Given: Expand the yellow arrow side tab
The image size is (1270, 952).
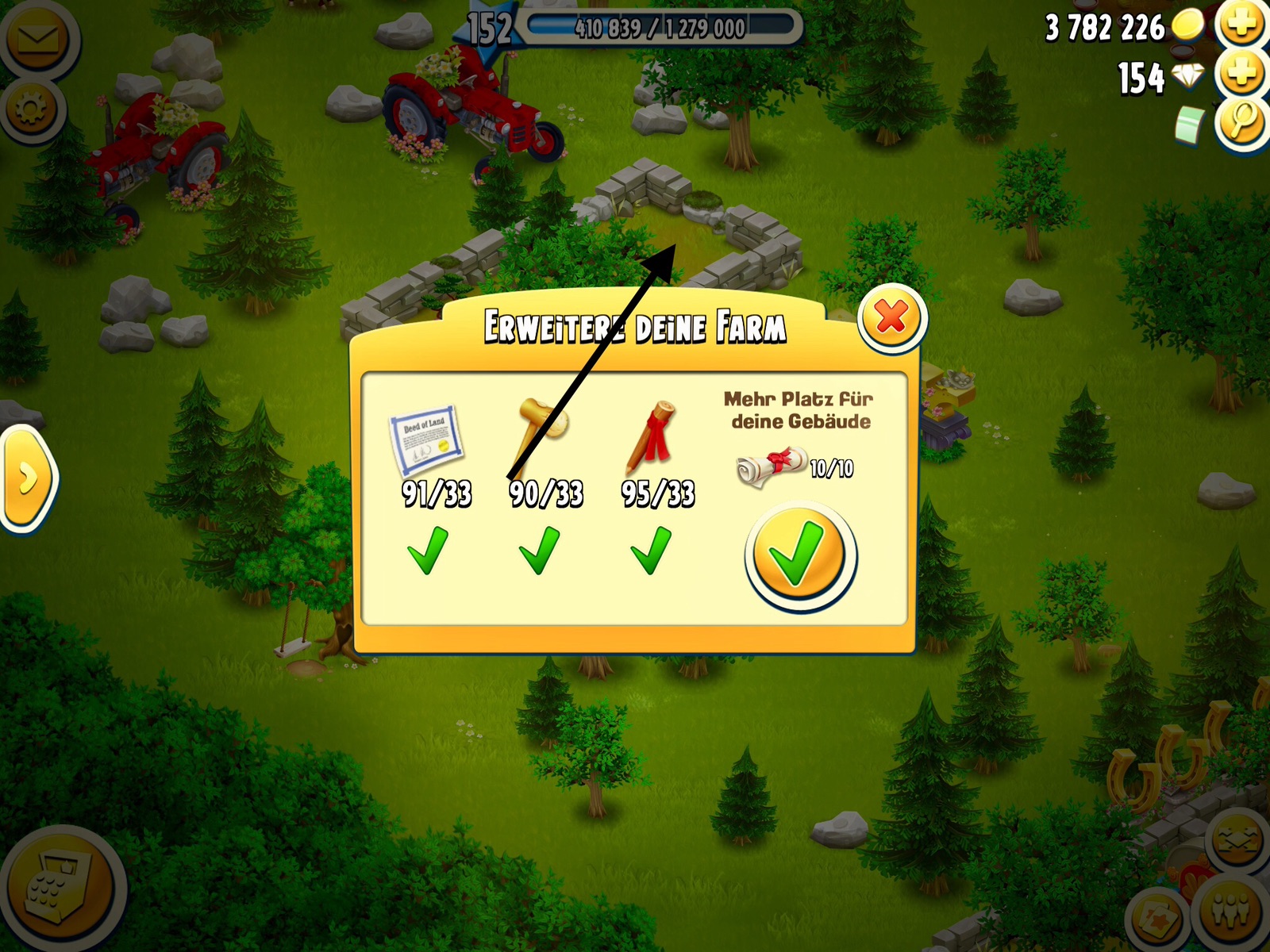Looking at the screenshot, I should (x=28, y=478).
